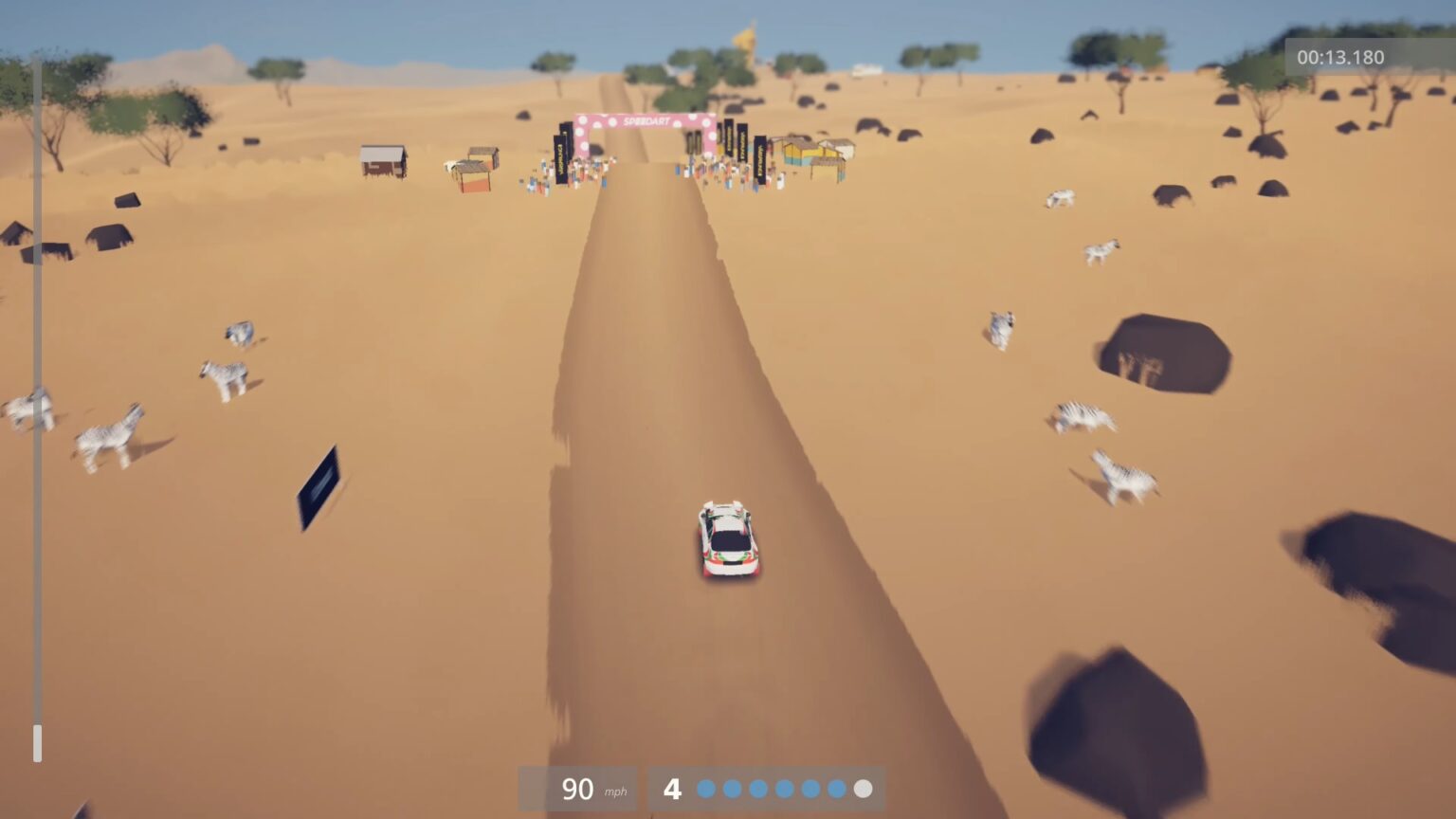This screenshot has width=1456, height=819.
Task: Click the stage timer showing 00:13.180
Action: point(1340,57)
